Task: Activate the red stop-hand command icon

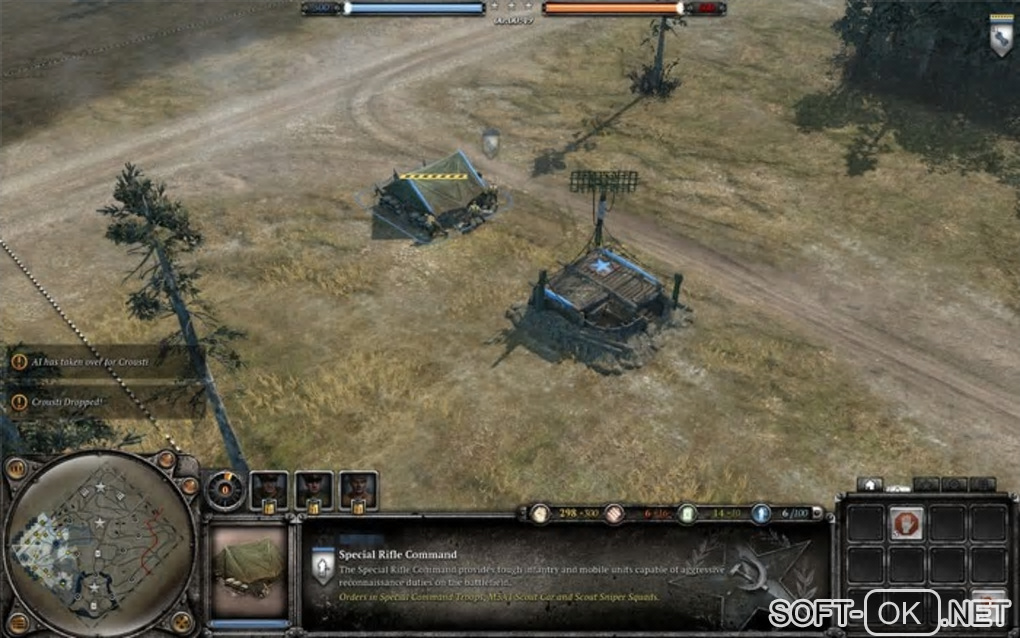Action: pyautogui.click(x=906, y=523)
